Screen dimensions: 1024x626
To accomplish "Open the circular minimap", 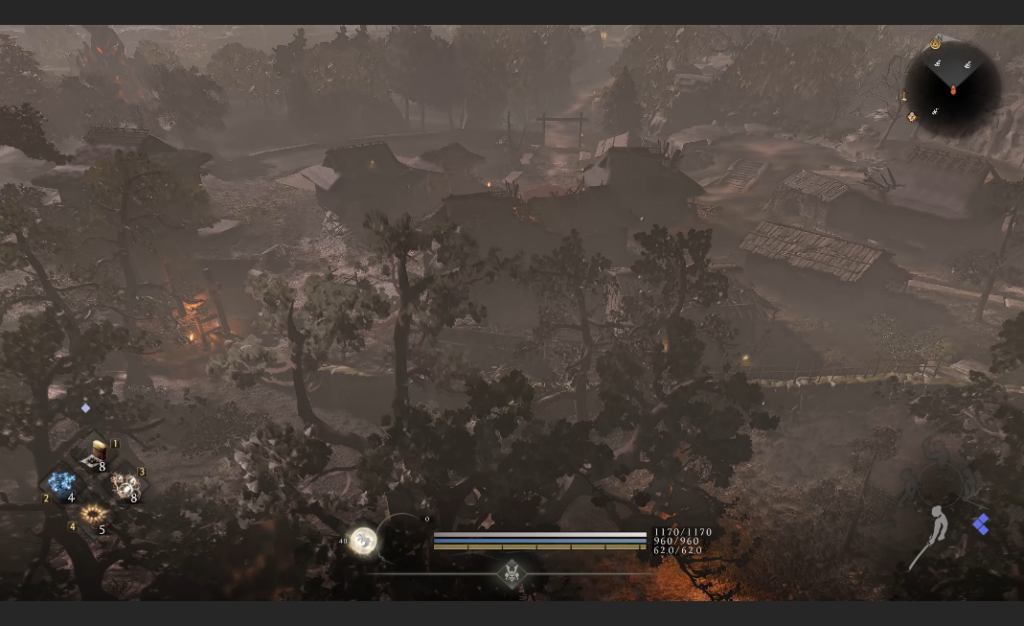I will click(x=952, y=89).
